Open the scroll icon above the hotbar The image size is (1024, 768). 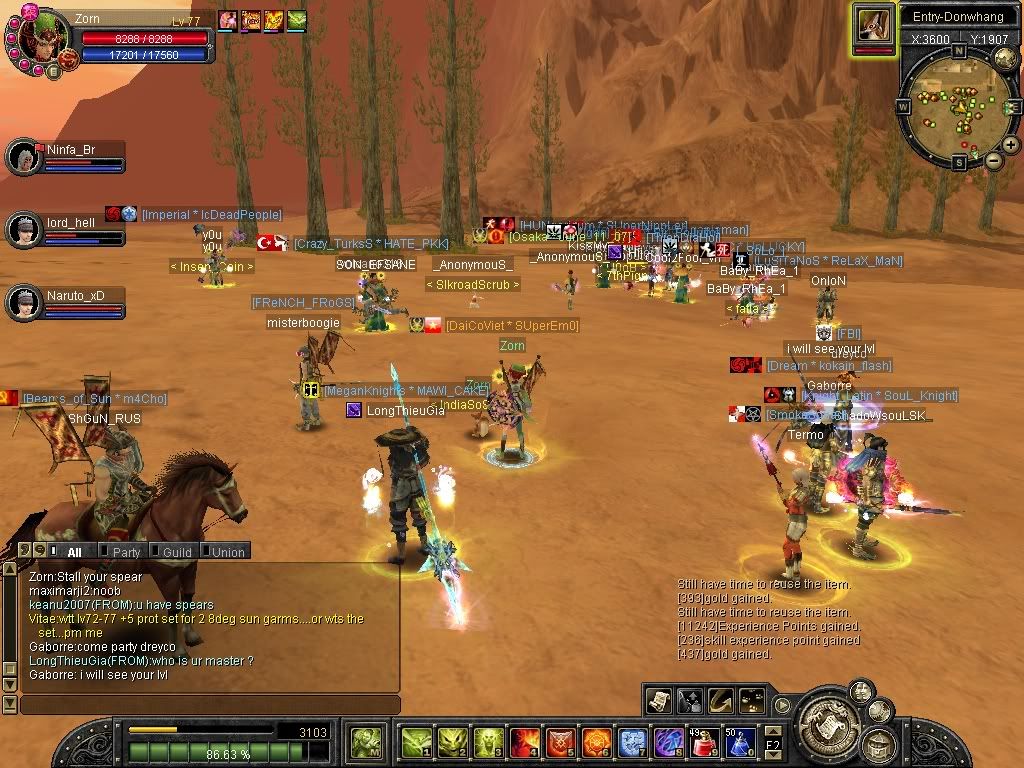coord(658,700)
